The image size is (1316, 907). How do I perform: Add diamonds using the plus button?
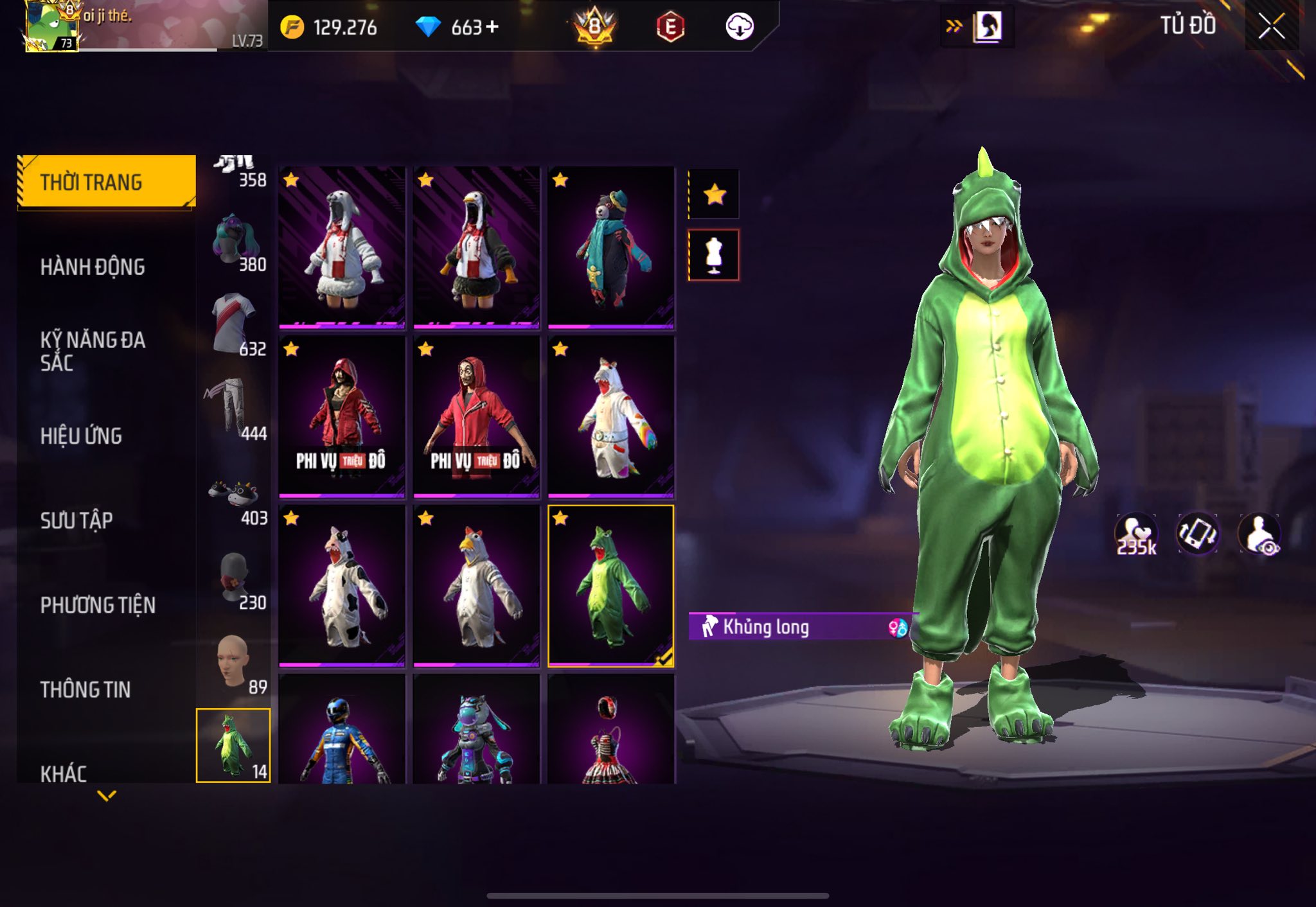click(492, 27)
